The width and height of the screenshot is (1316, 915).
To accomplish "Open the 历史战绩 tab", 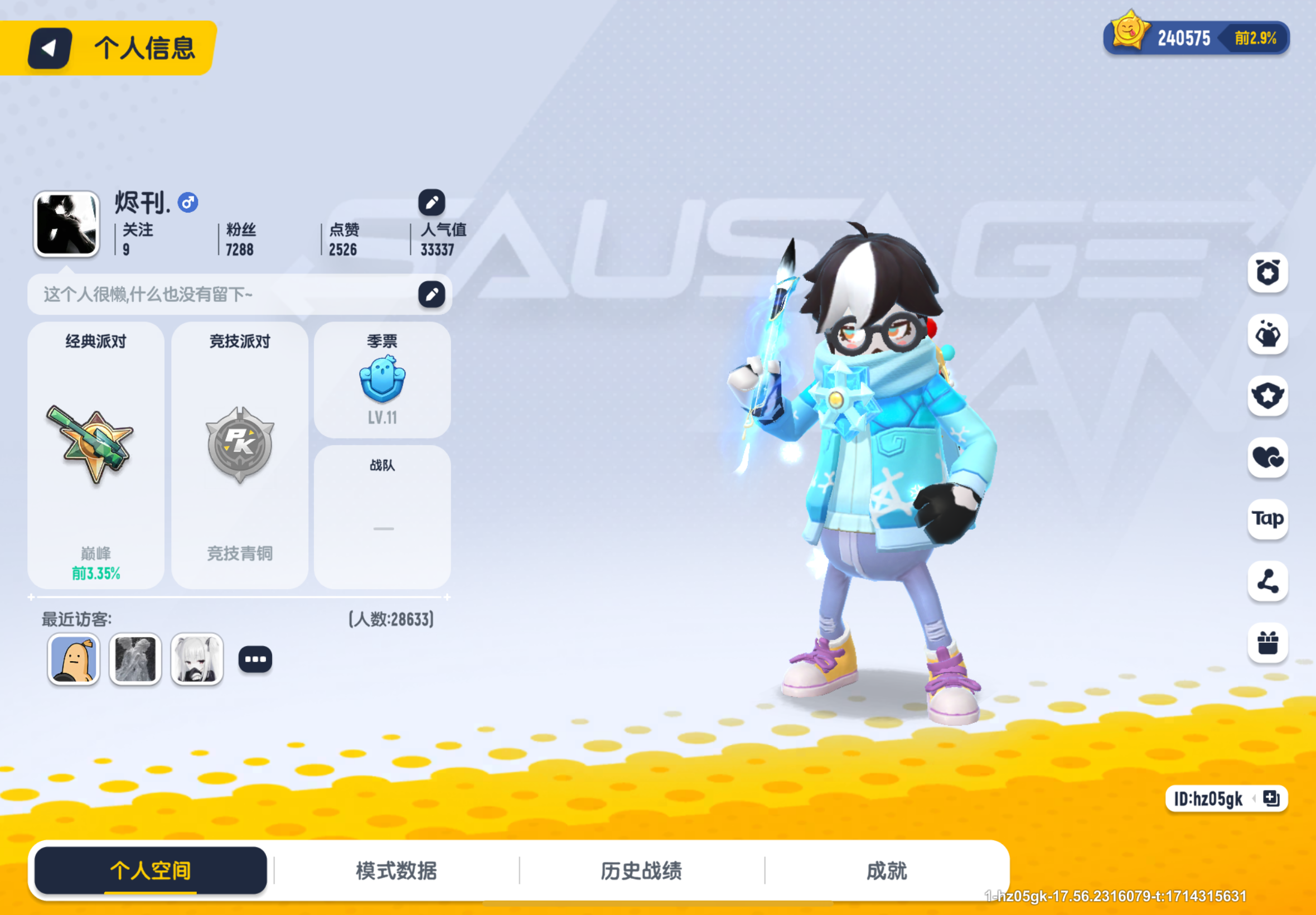I will tap(642, 870).
